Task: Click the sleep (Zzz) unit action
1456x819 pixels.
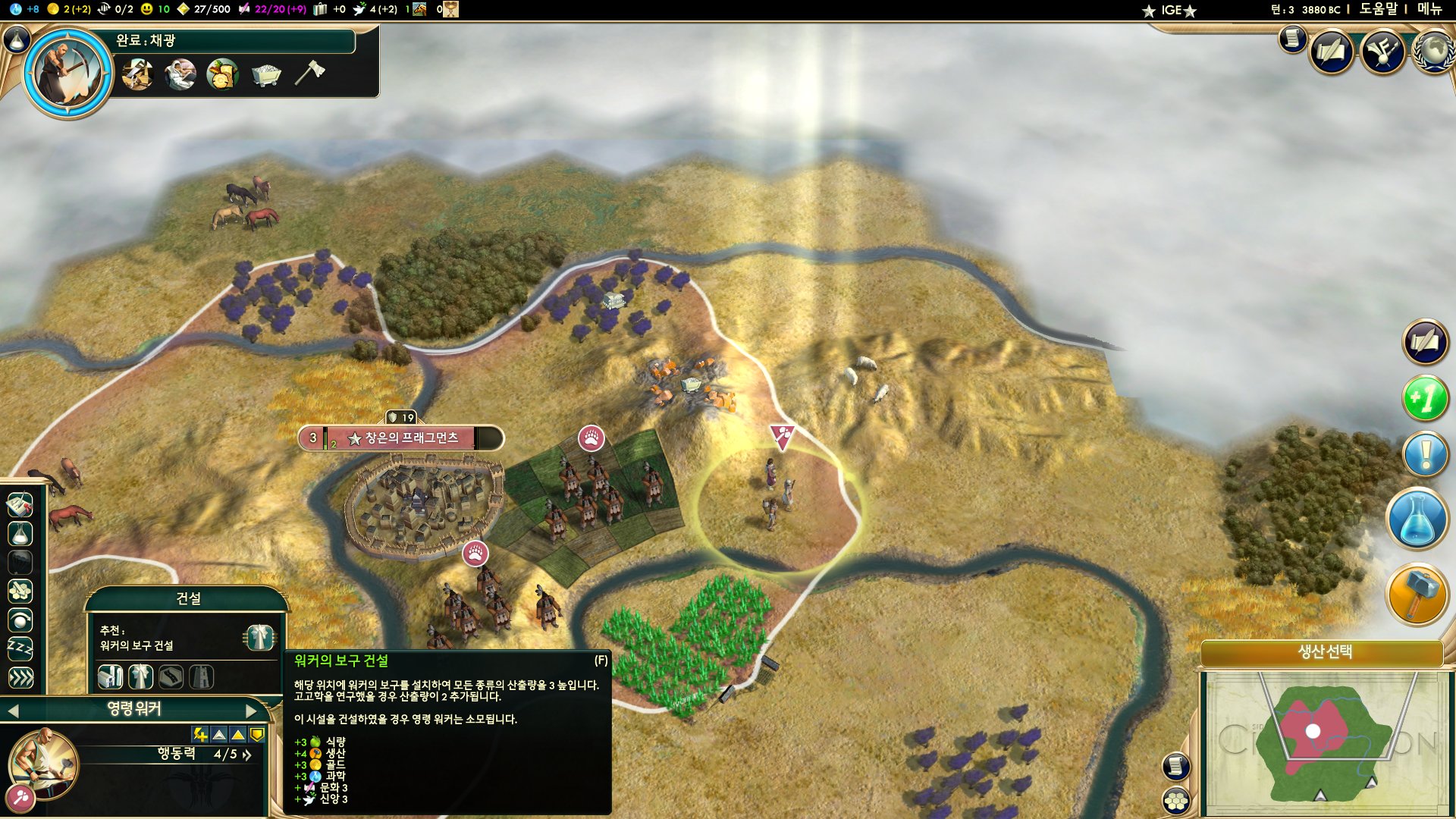Action: pyautogui.click(x=20, y=648)
